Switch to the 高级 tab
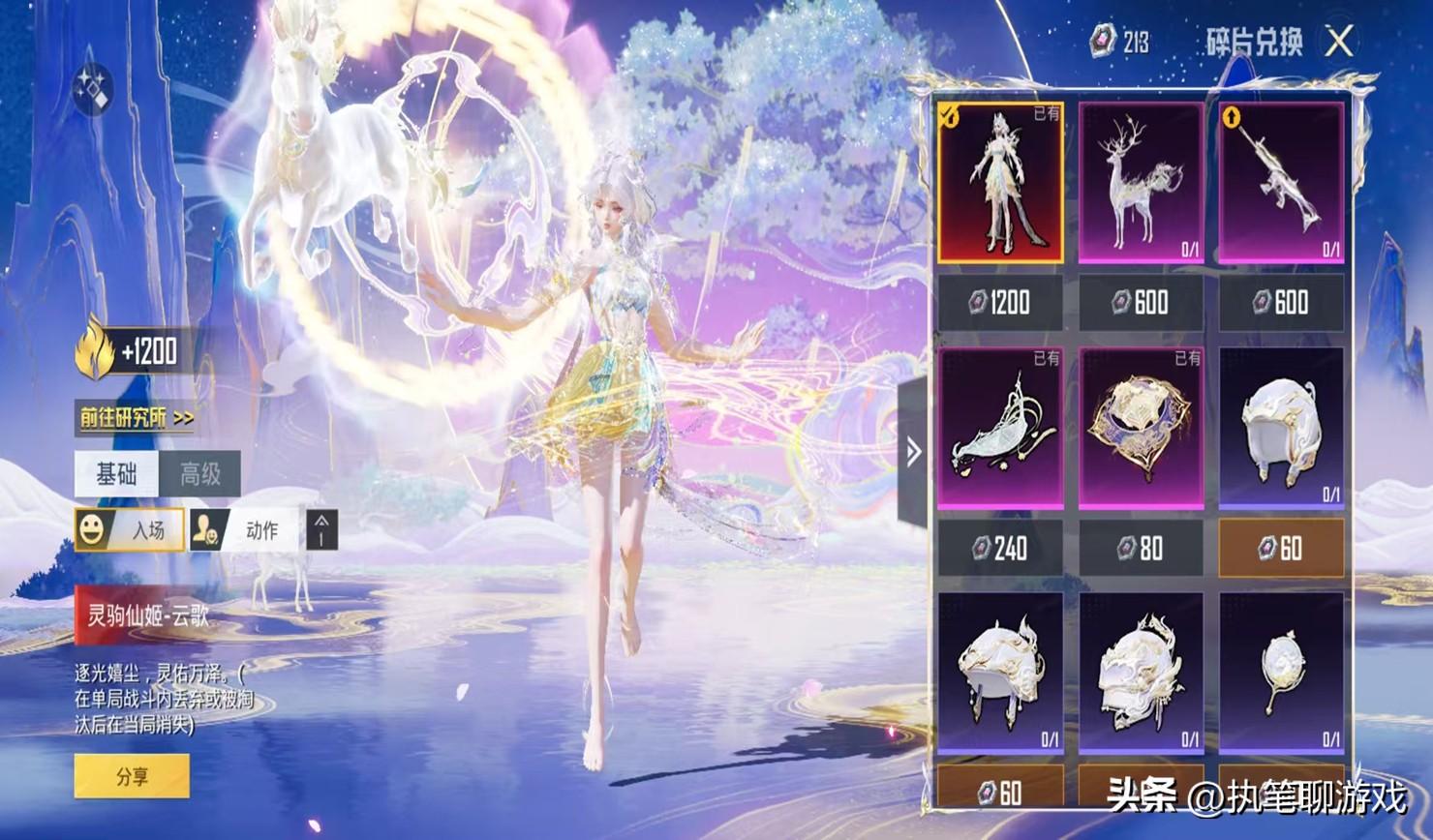 [200, 474]
